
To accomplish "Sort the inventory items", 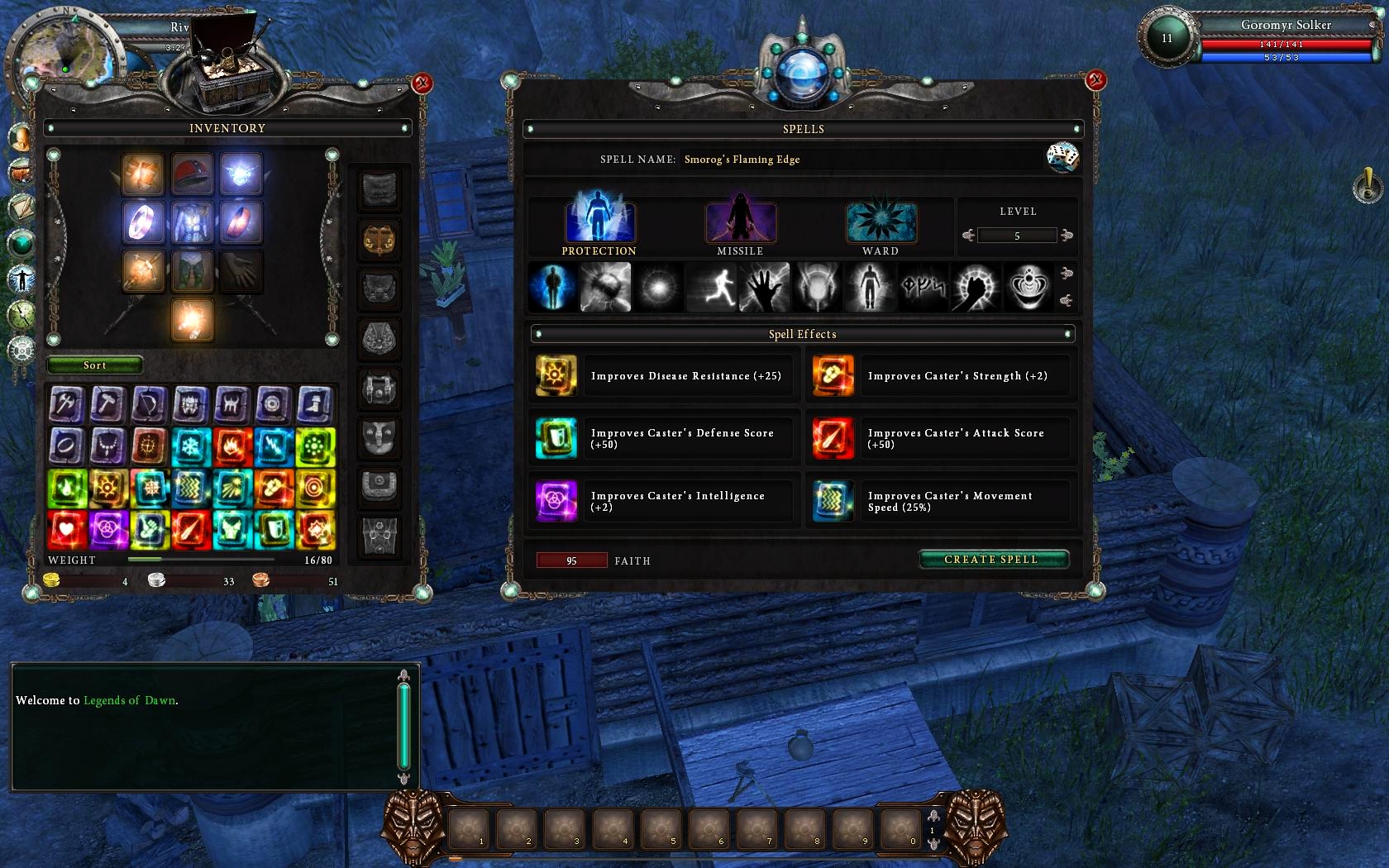I will [94, 365].
